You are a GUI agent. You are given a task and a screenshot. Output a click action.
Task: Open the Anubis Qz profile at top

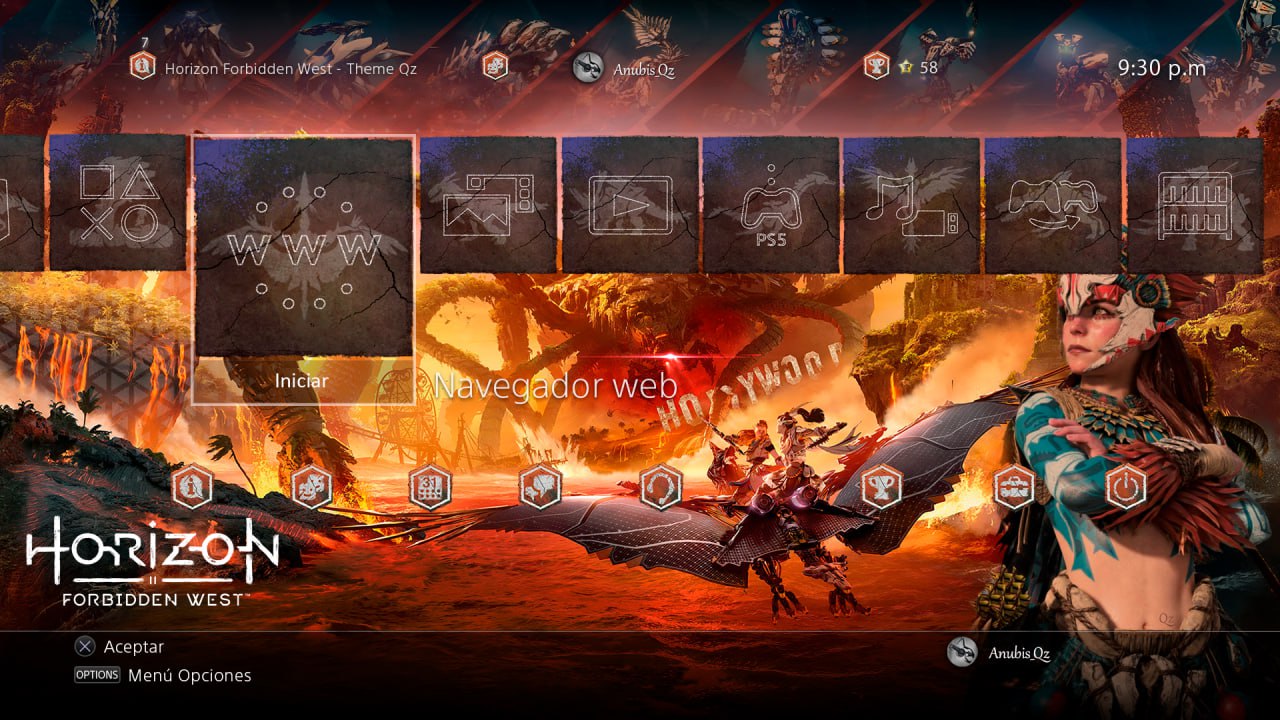(625, 68)
